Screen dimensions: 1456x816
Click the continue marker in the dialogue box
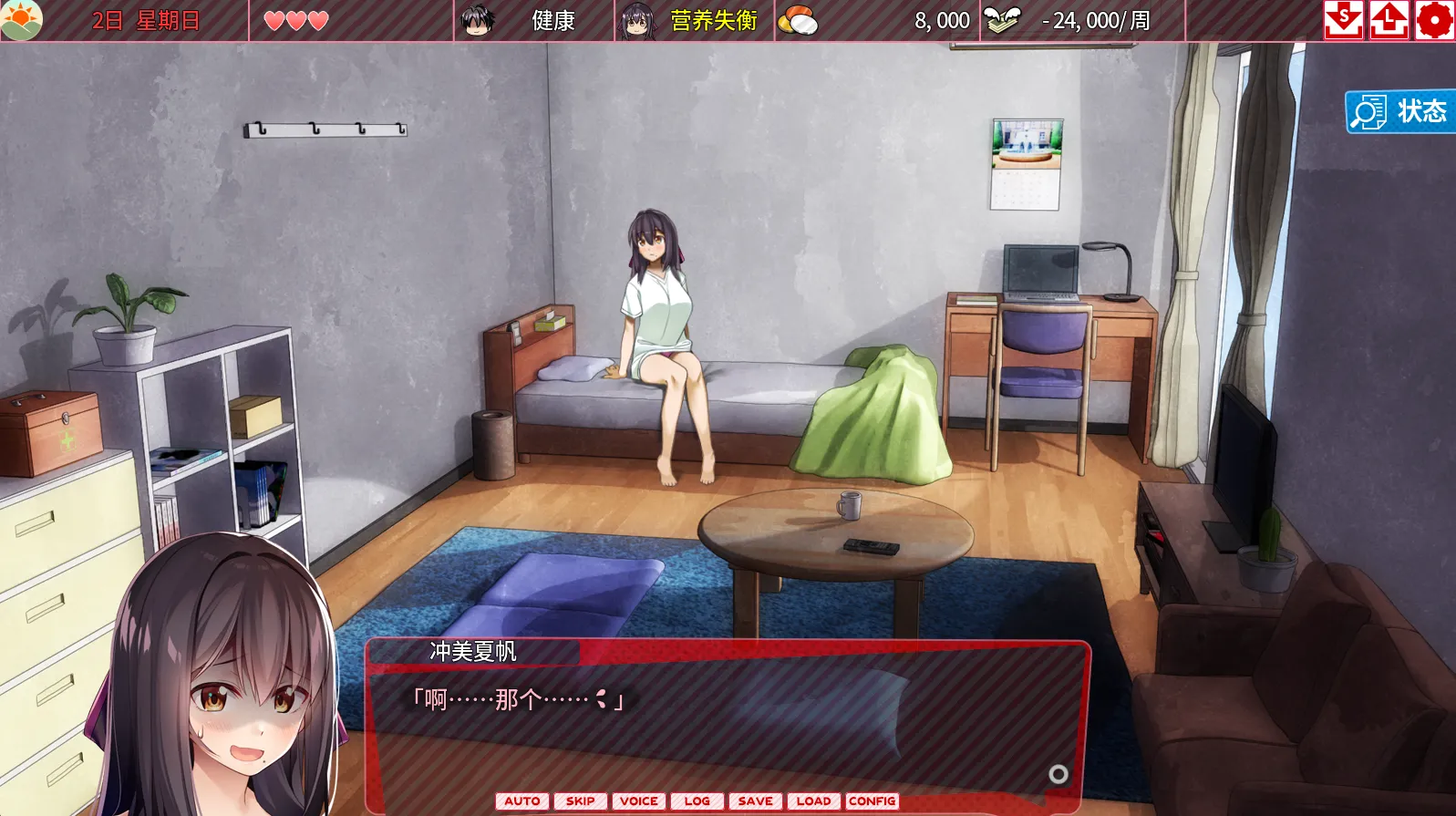click(1059, 771)
